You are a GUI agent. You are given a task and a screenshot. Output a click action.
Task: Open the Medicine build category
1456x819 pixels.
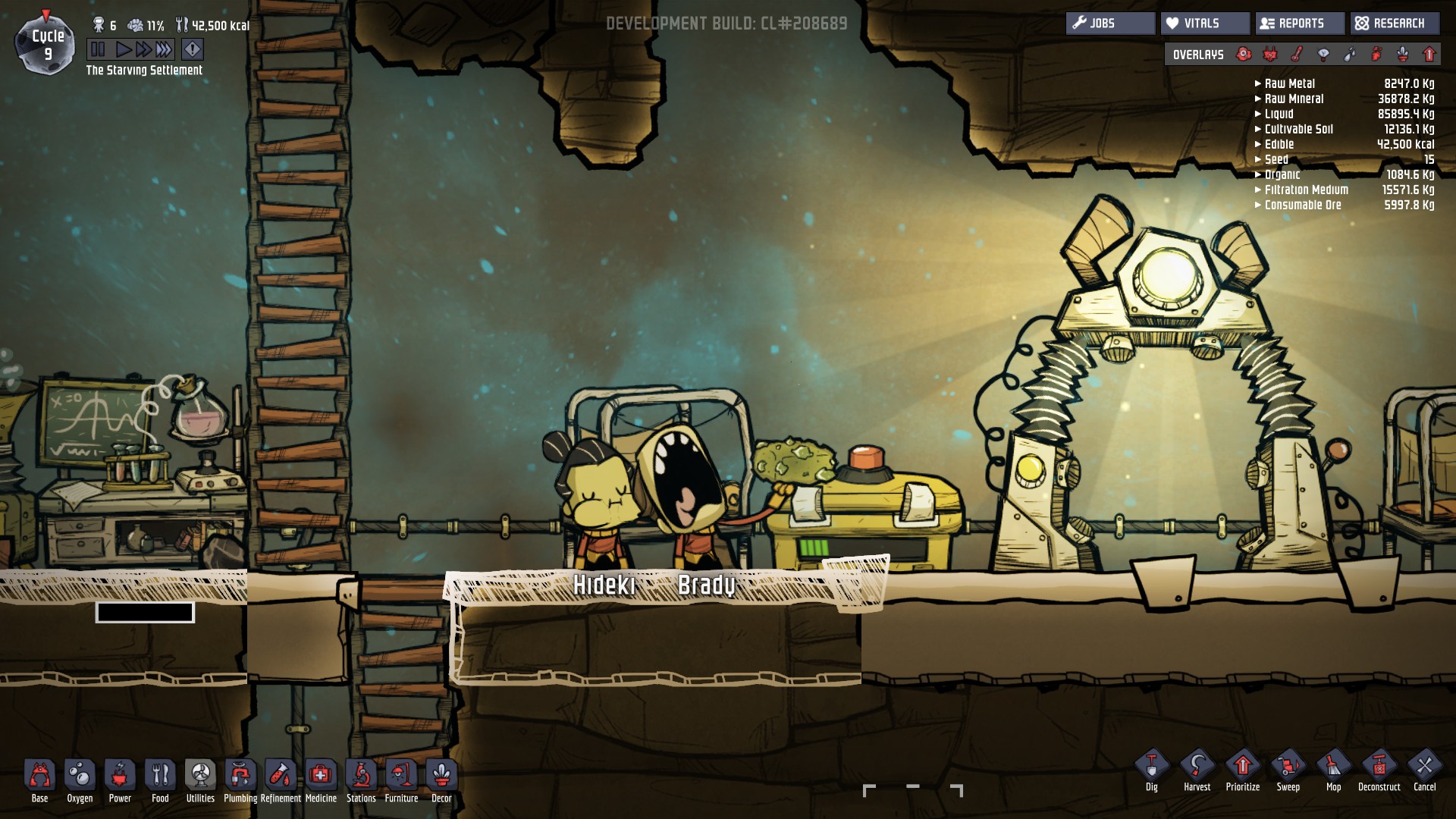point(322,773)
